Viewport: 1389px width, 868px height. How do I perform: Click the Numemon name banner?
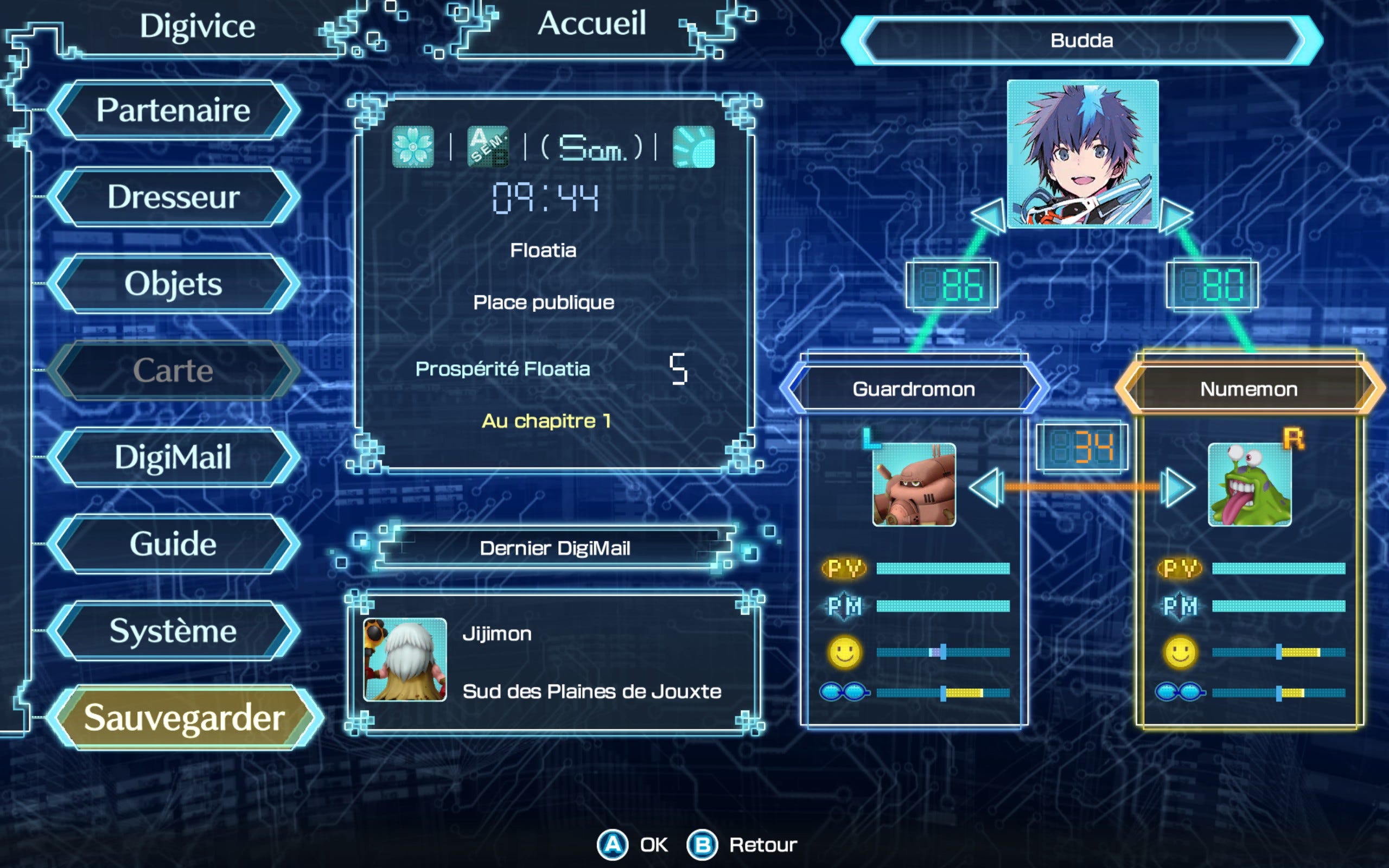(1249, 389)
